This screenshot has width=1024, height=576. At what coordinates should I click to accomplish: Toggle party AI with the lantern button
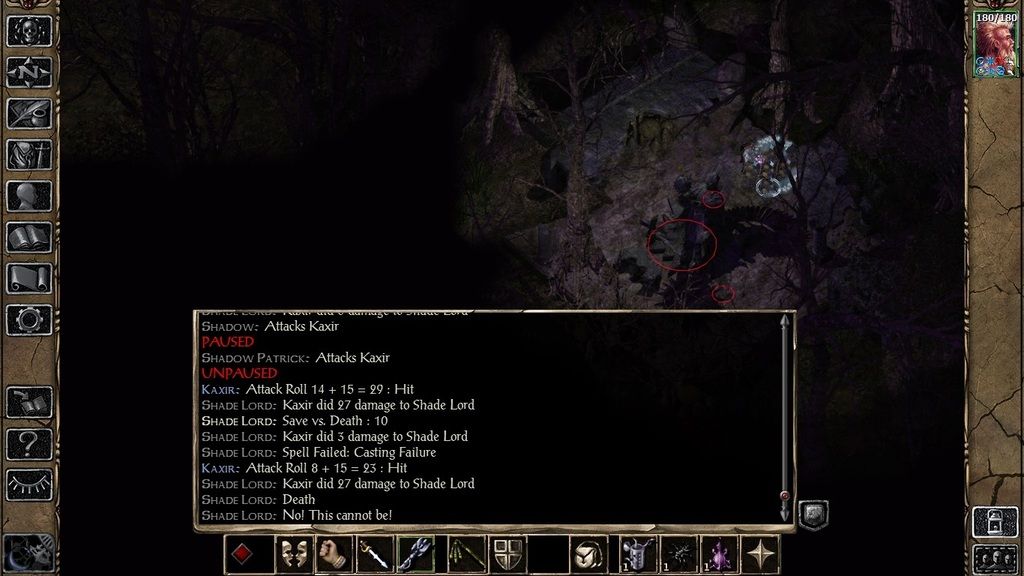(995, 521)
